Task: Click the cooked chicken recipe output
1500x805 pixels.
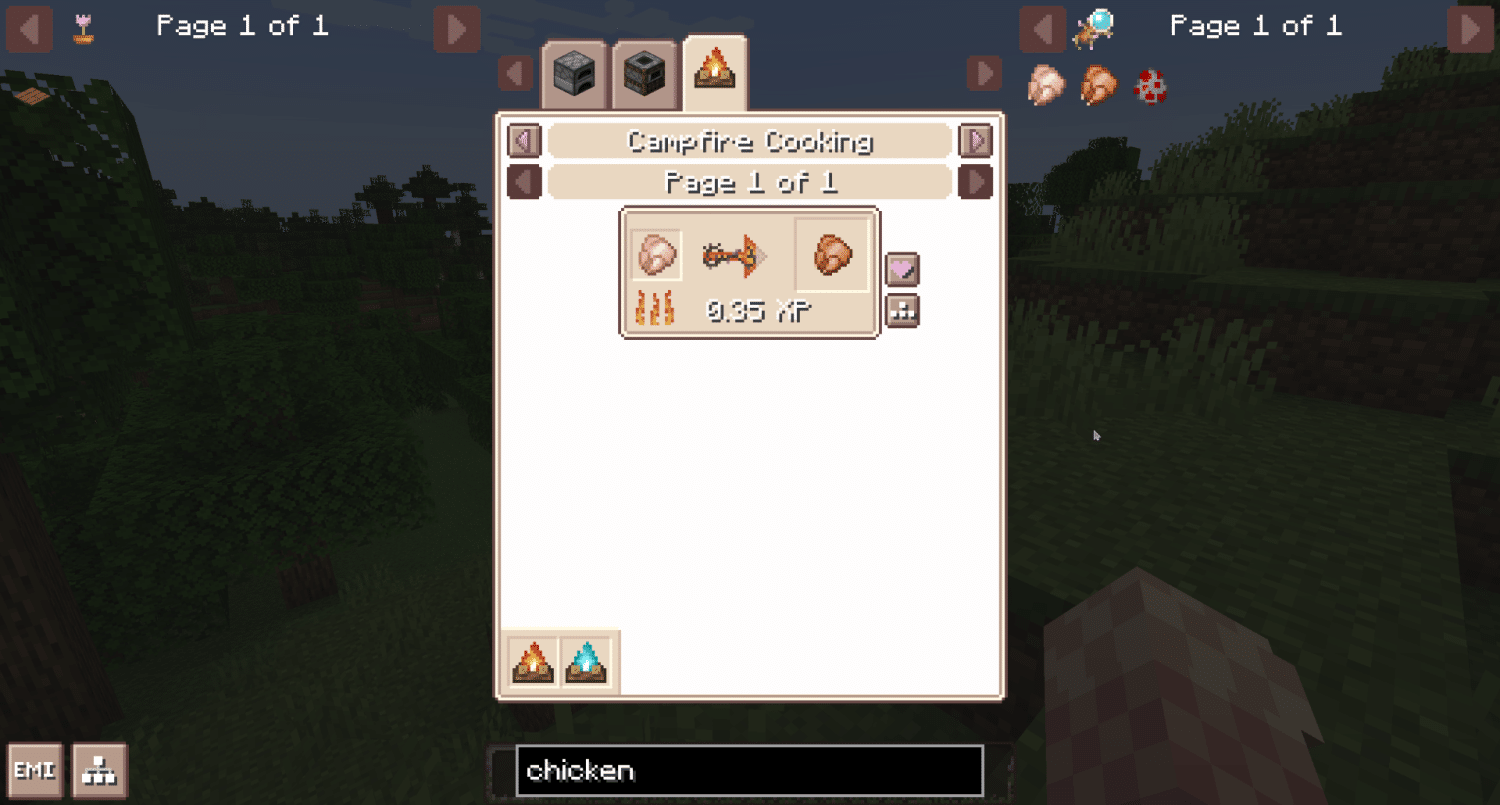Action: click(831, 255)
